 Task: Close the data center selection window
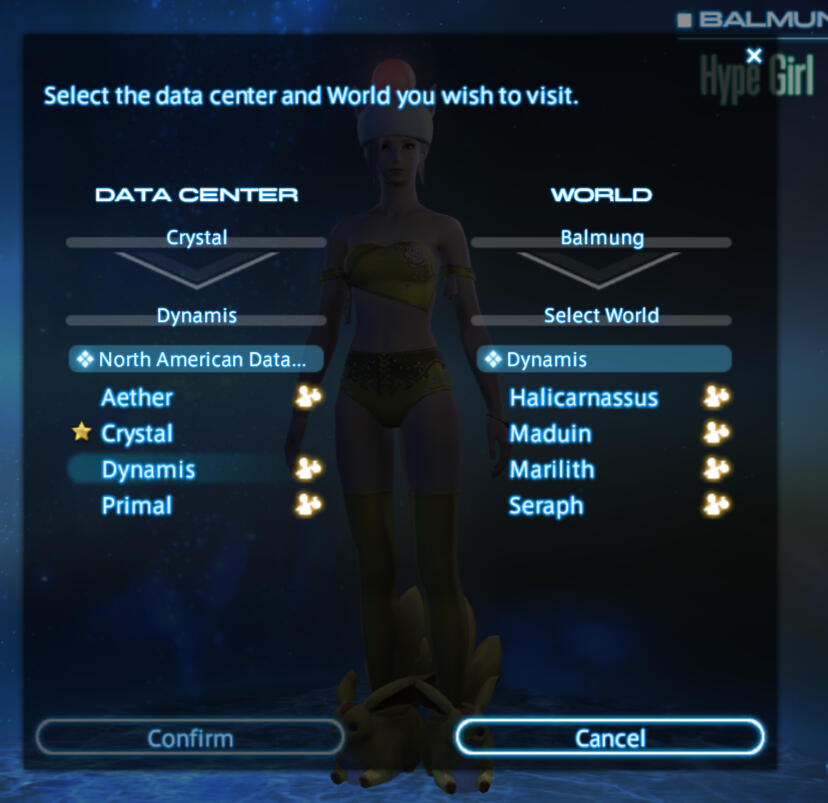coord(754,56)
